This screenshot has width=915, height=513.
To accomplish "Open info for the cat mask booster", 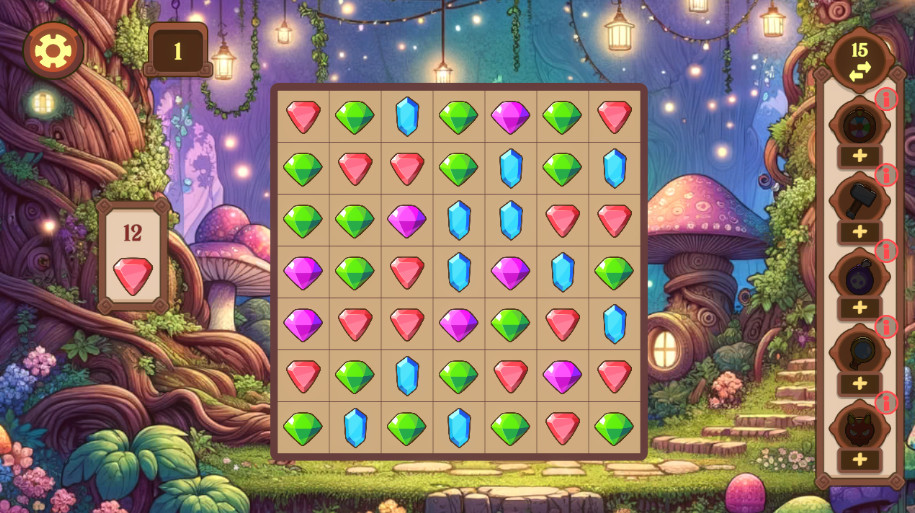I will [x=886, y=402].
